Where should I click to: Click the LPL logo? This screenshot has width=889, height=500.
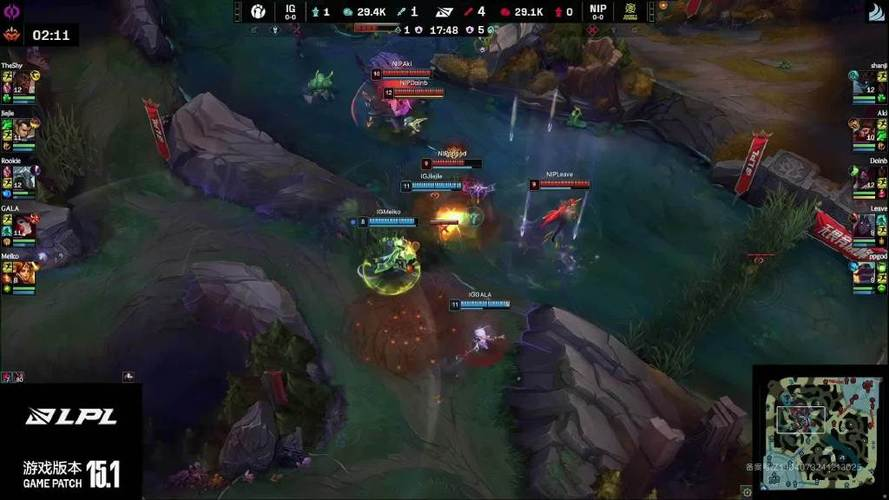pos(70,417)
